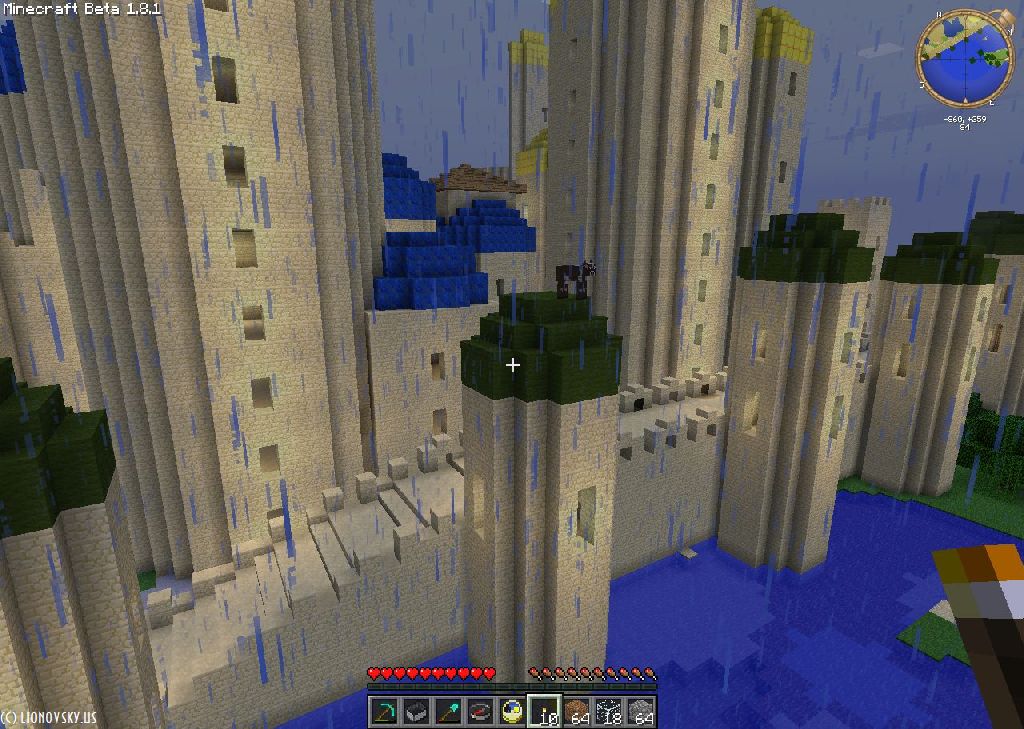
Task: Select the torch stack of 10
Action: point(545,711)
